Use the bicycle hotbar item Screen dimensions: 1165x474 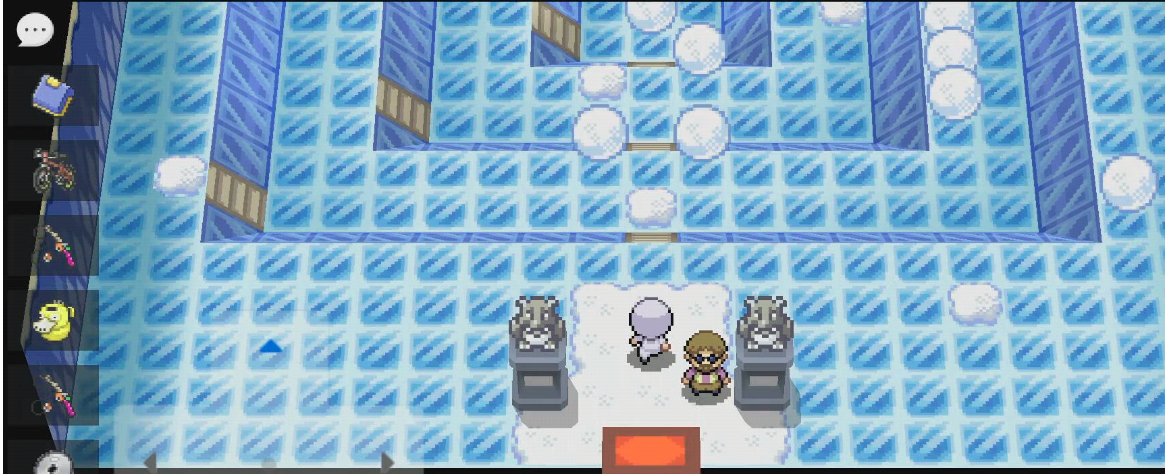coord(51,170)
